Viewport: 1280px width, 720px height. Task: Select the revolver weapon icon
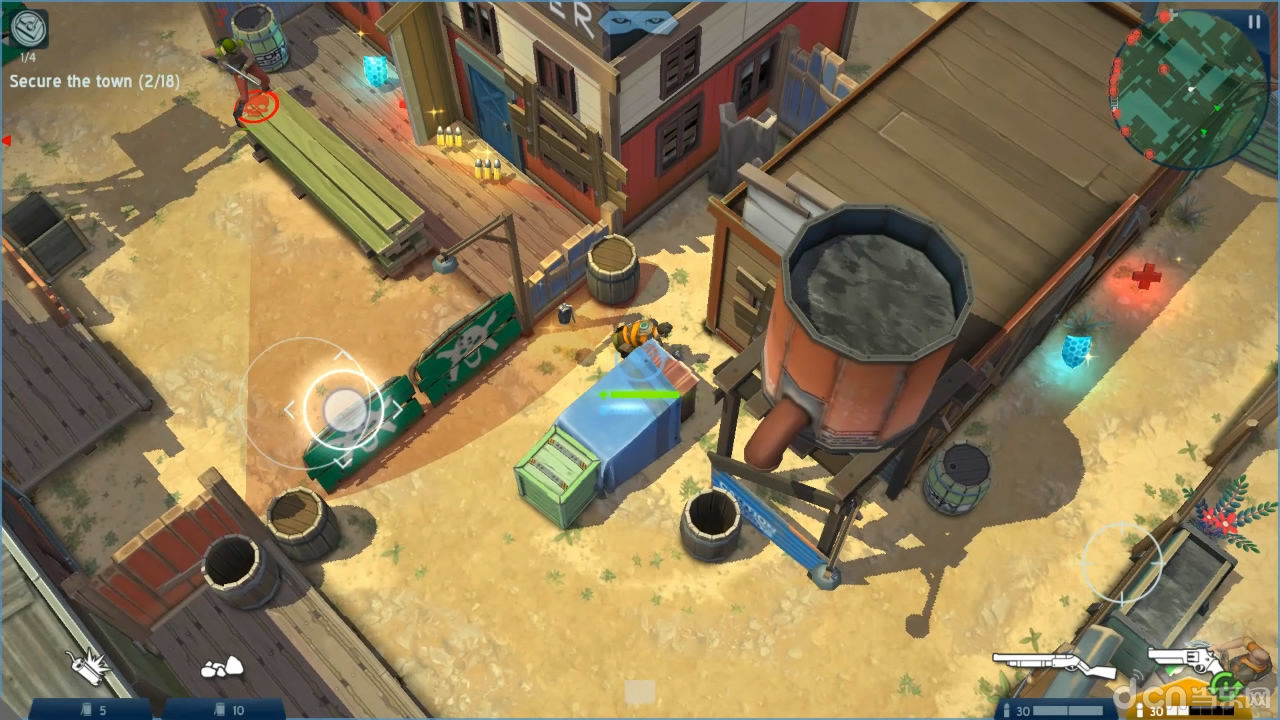click(x=1186, y=659)
